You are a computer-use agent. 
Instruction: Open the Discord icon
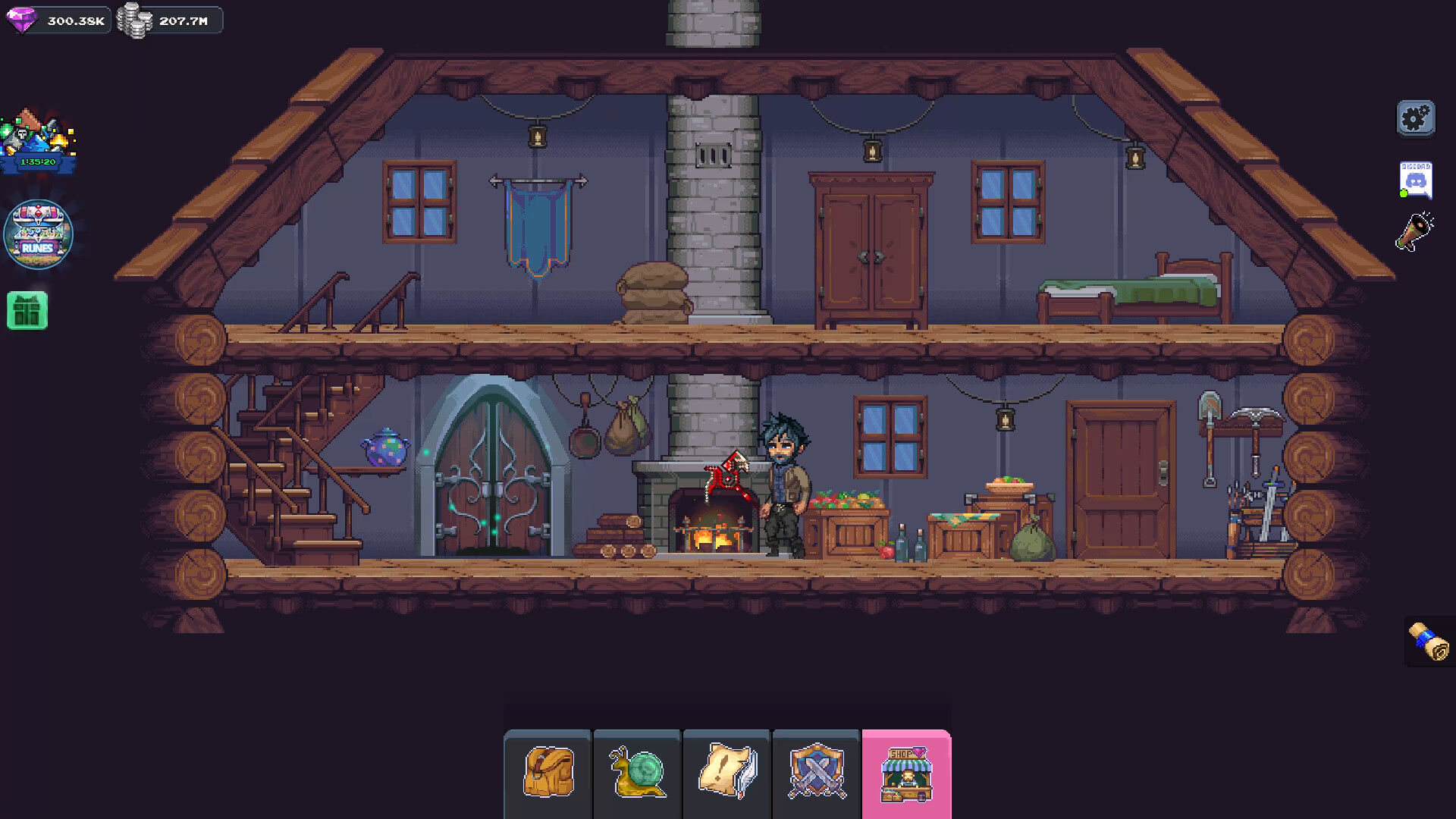[x=1414, y=180]
